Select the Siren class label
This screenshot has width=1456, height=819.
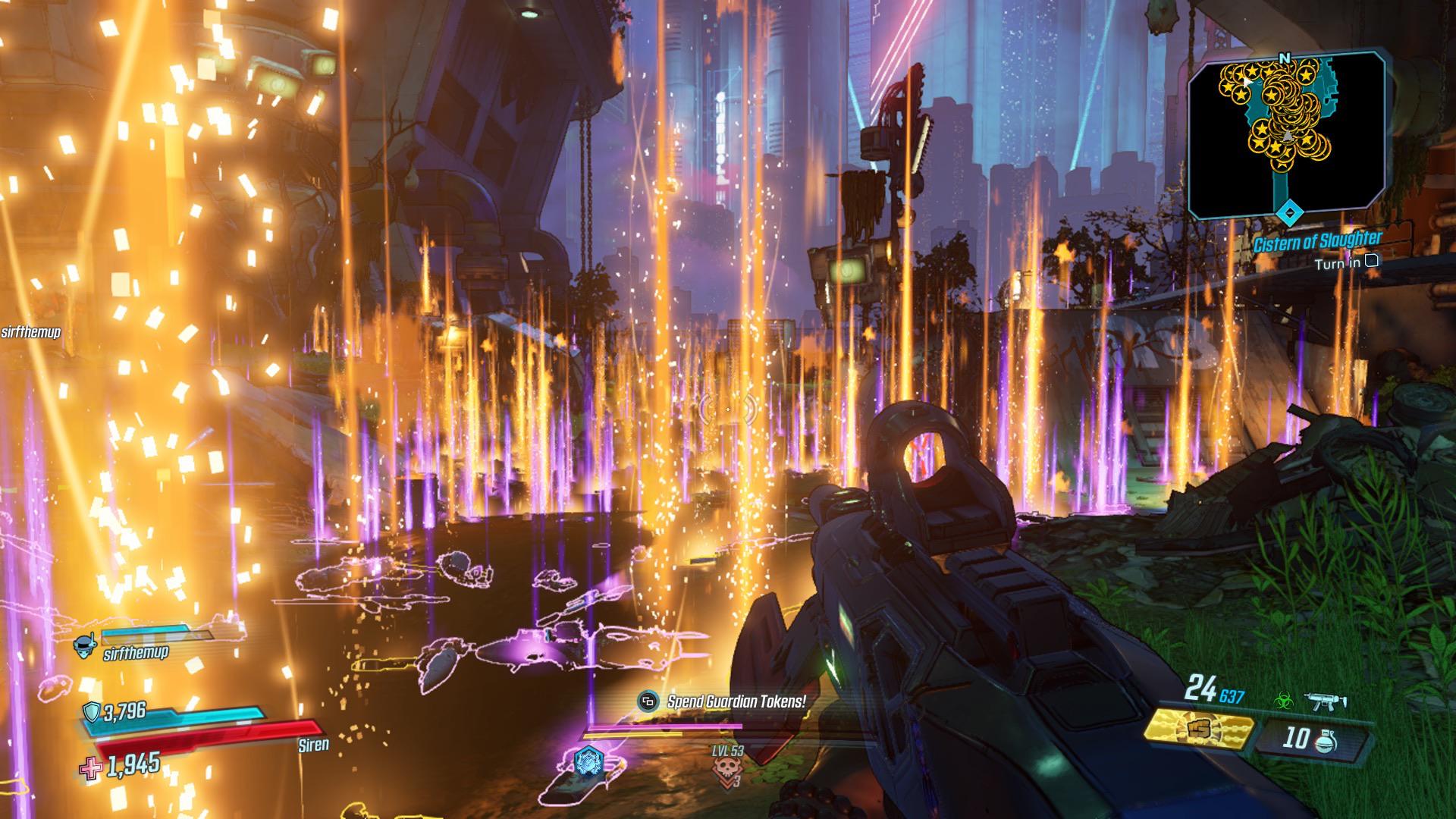click(x=315, y=744)
